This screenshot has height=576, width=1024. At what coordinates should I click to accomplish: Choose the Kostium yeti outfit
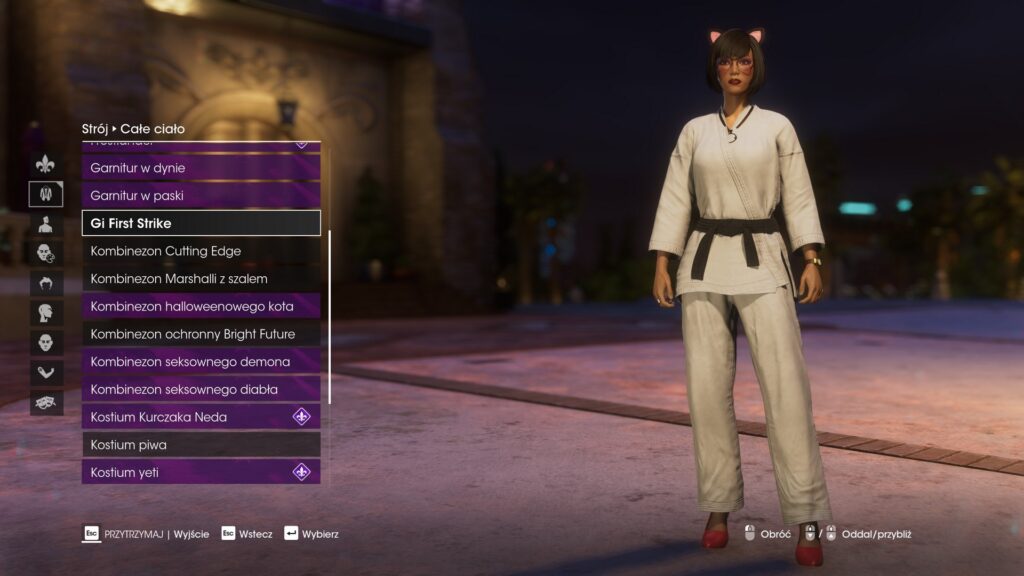200,472
